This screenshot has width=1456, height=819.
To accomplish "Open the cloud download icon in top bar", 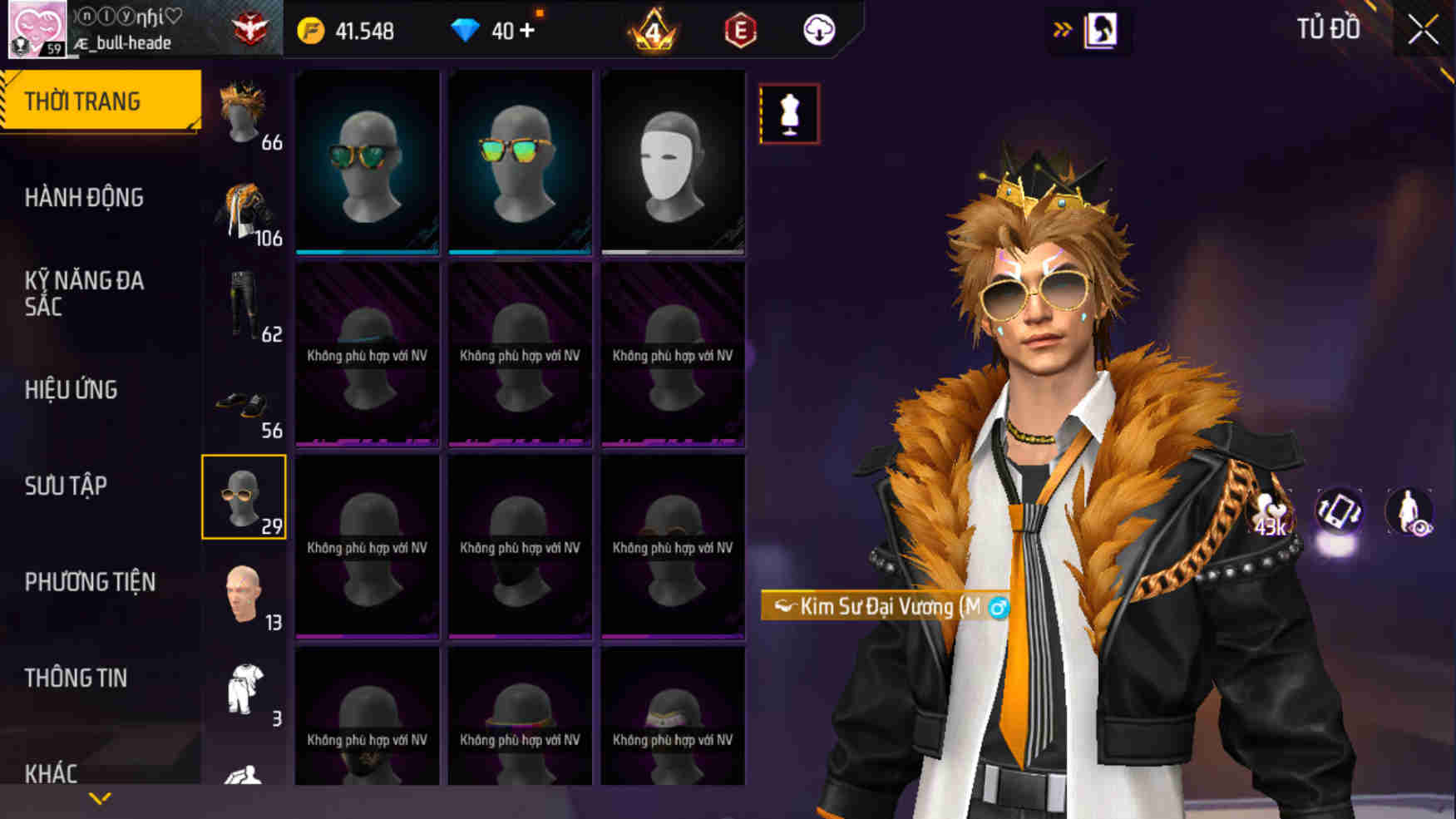I will (x=817, y=30).
